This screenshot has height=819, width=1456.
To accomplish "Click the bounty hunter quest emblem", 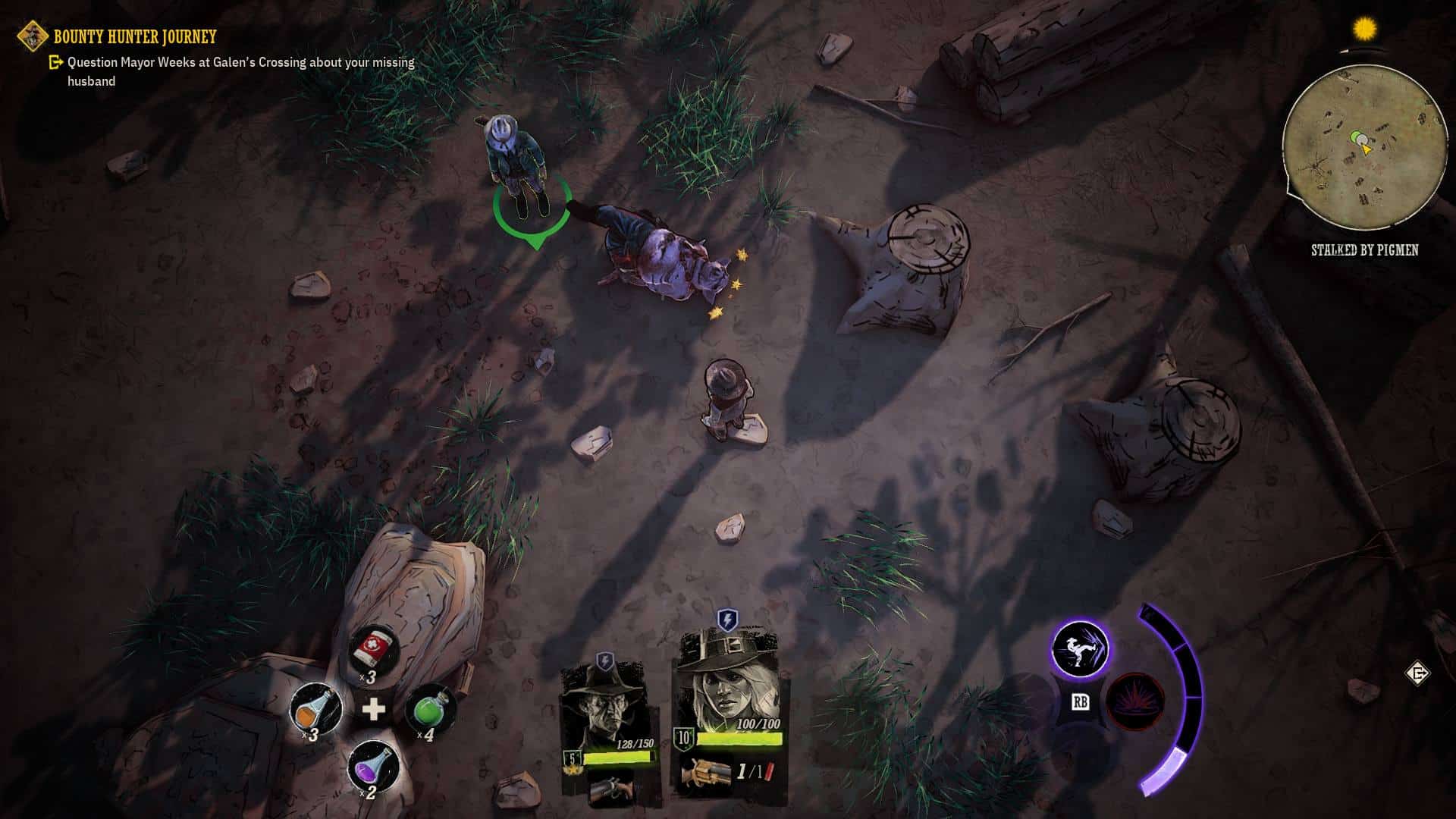I will click(33, 36).
